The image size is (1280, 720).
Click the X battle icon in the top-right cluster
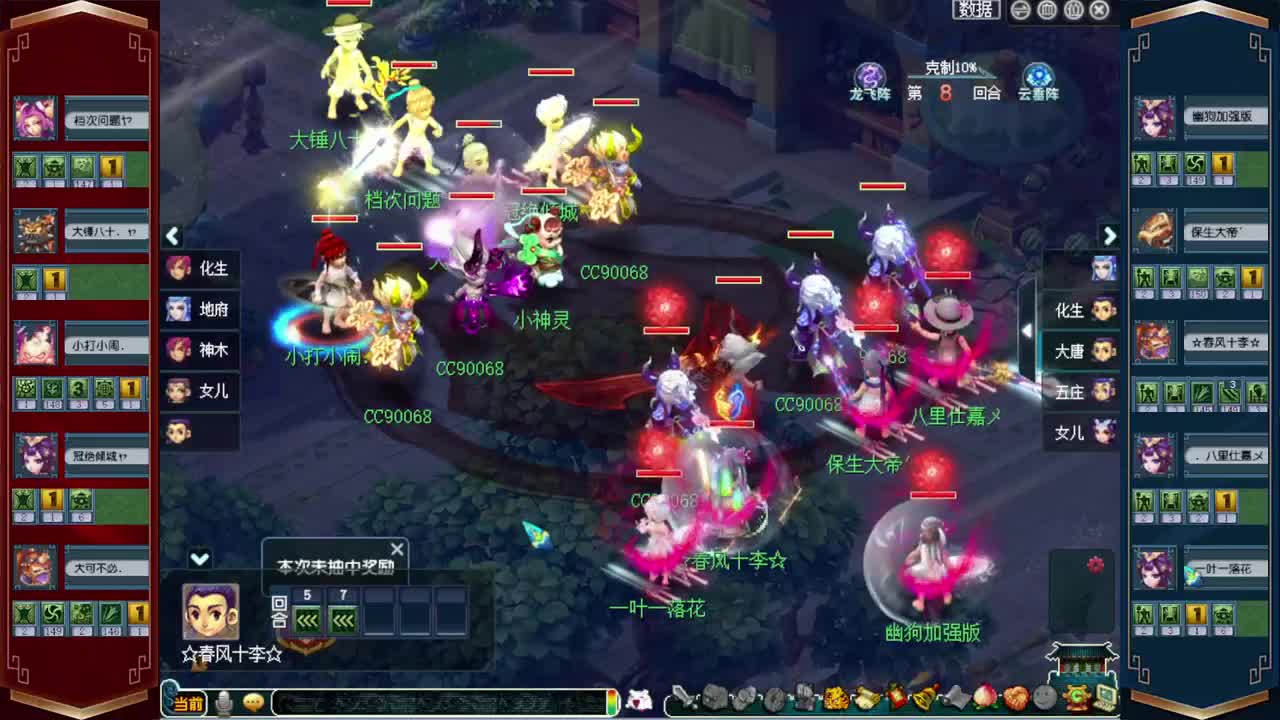(x=1097, y=10)
